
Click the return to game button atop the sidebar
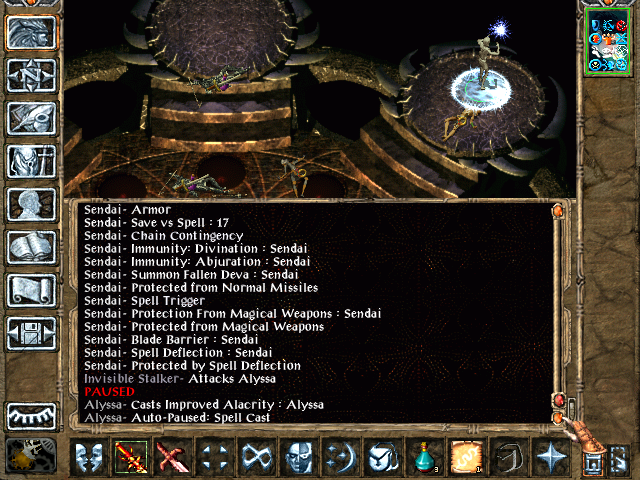31,33
